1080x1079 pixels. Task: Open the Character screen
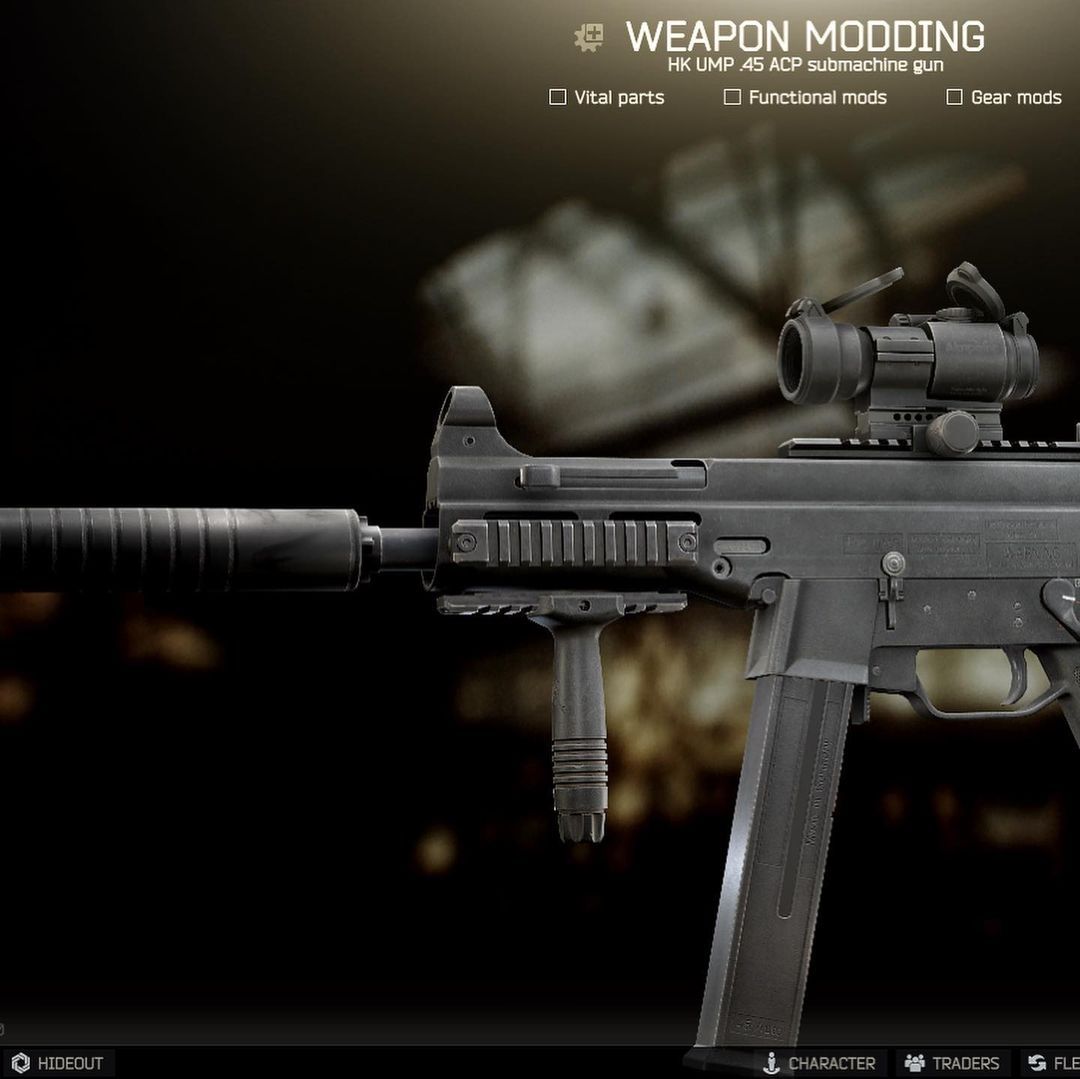(x=819, y=1063)
